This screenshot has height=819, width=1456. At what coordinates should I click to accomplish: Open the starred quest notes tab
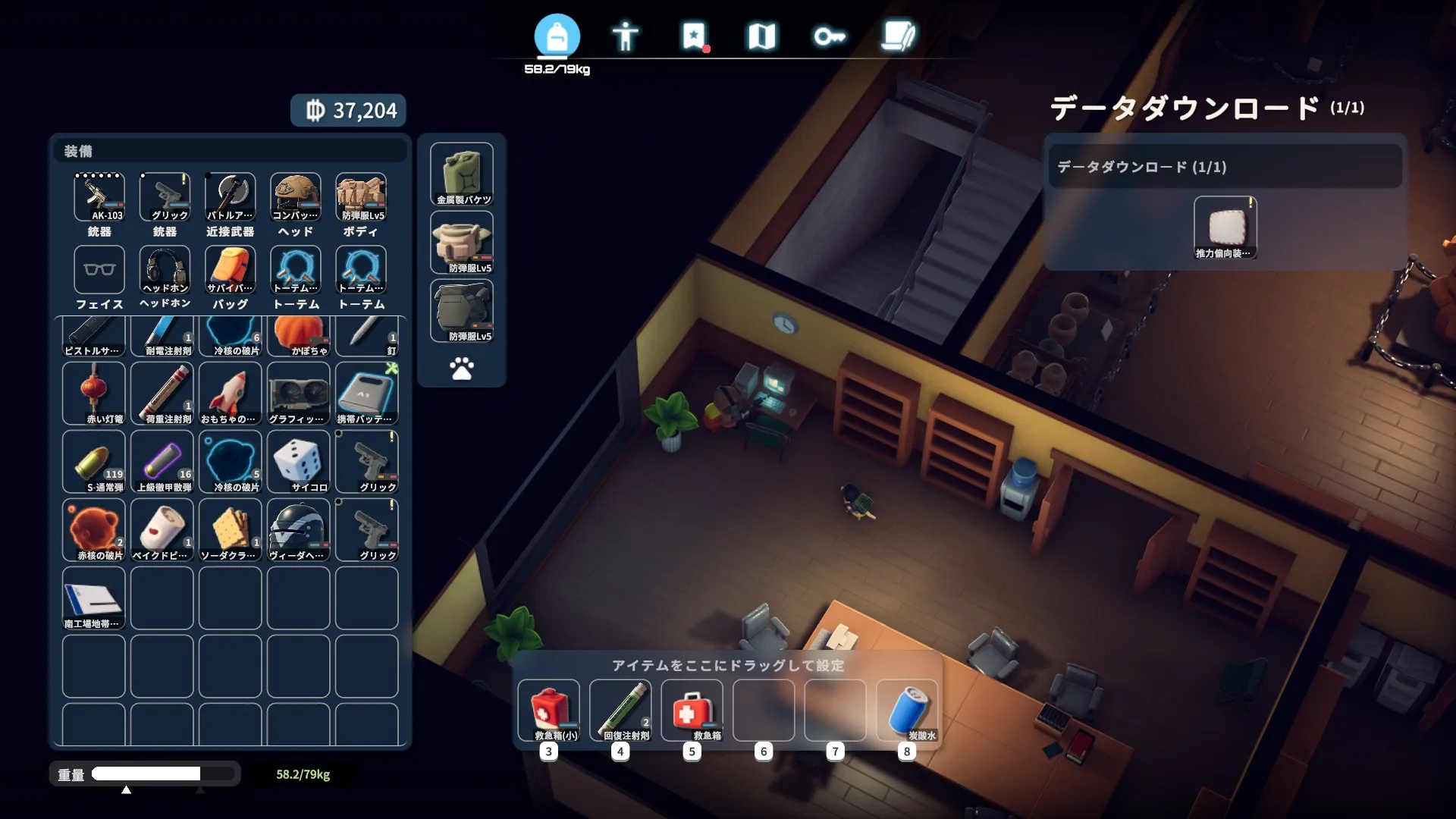point(694,36)
